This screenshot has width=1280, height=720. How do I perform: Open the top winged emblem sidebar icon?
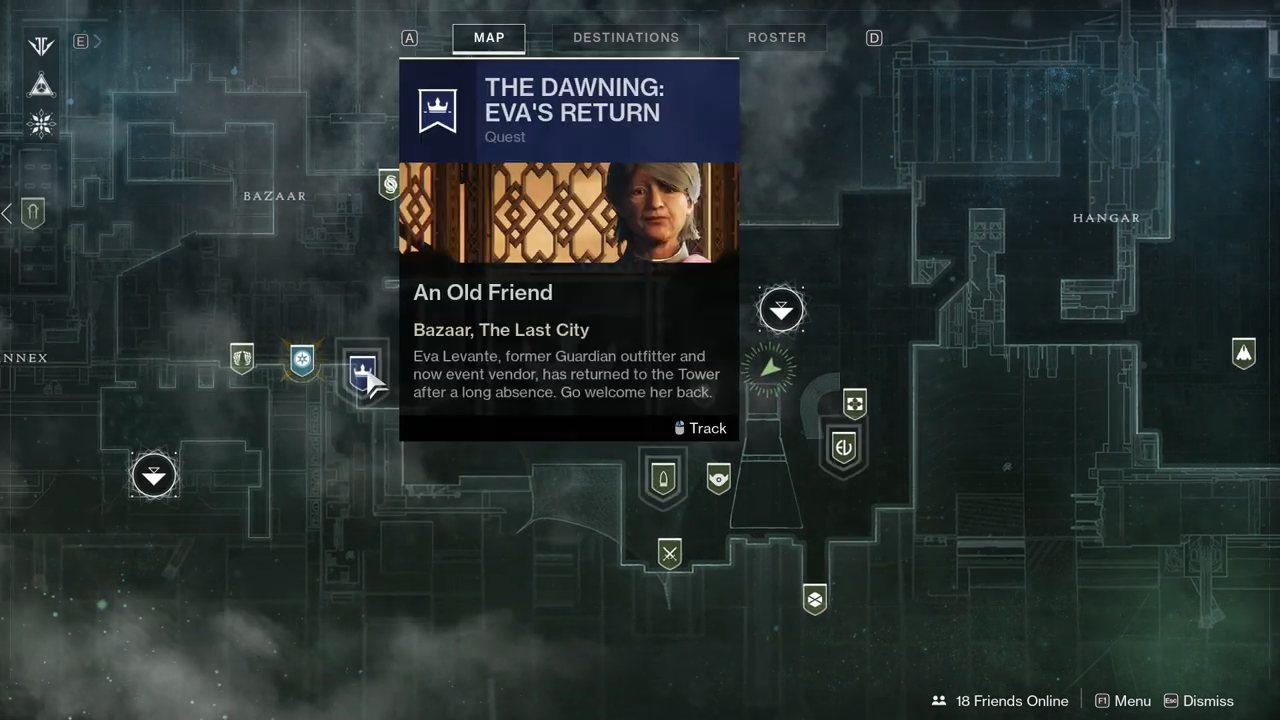coord(41,46)
